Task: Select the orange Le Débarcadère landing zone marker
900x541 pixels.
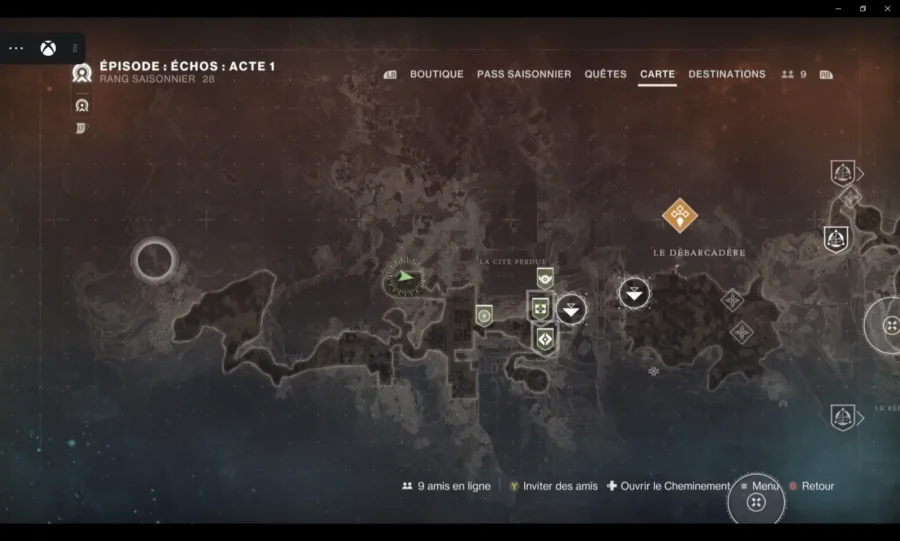Action: (680, 214)
